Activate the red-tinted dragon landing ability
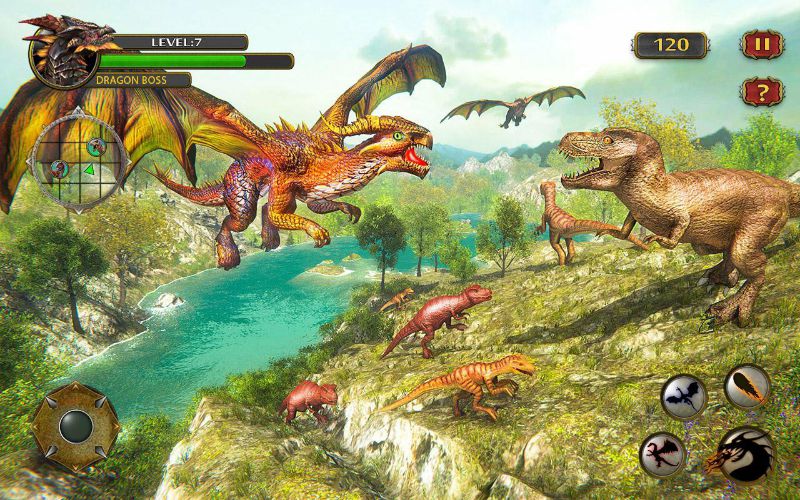Image resolution: width=800 pixels, height=500 pixels. pyautogui.click(x=662, y=453)
